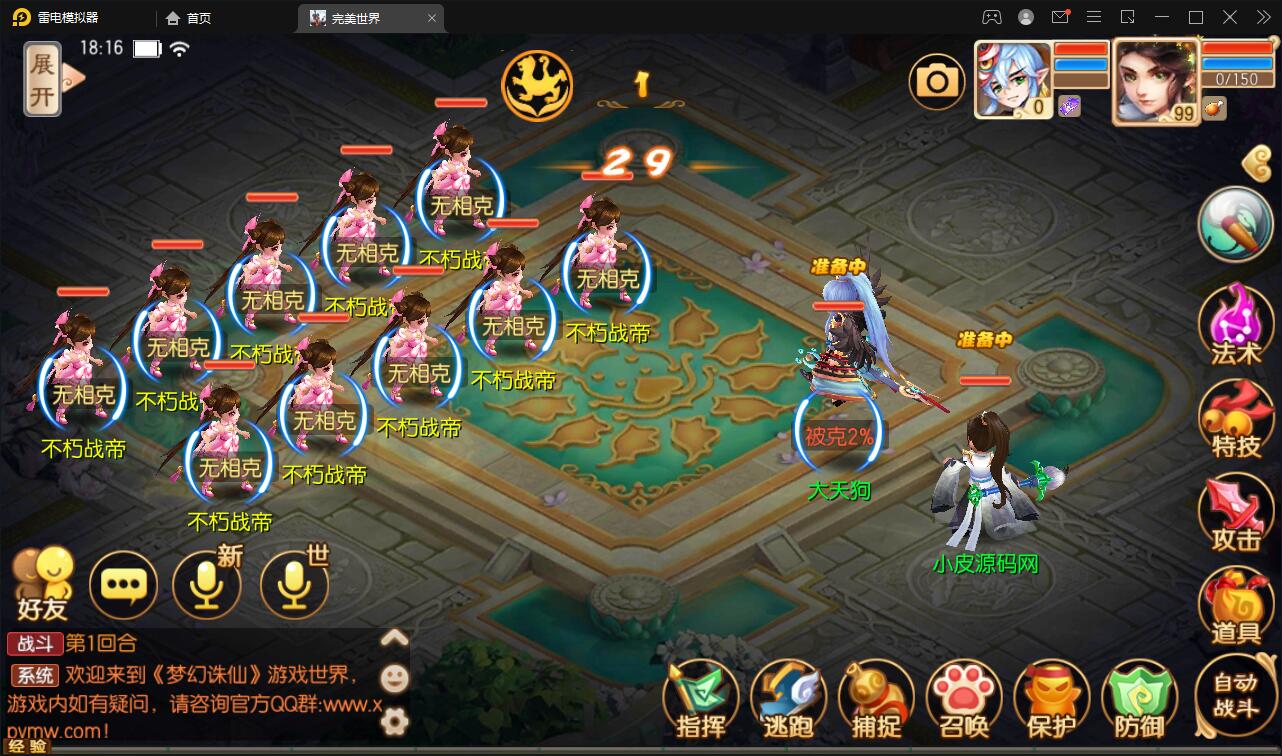Image resolution: width=1282 pixels, height=756 pixels.
Task: Click the 逃跑 flee button
Action: click(x=788, y=698)
